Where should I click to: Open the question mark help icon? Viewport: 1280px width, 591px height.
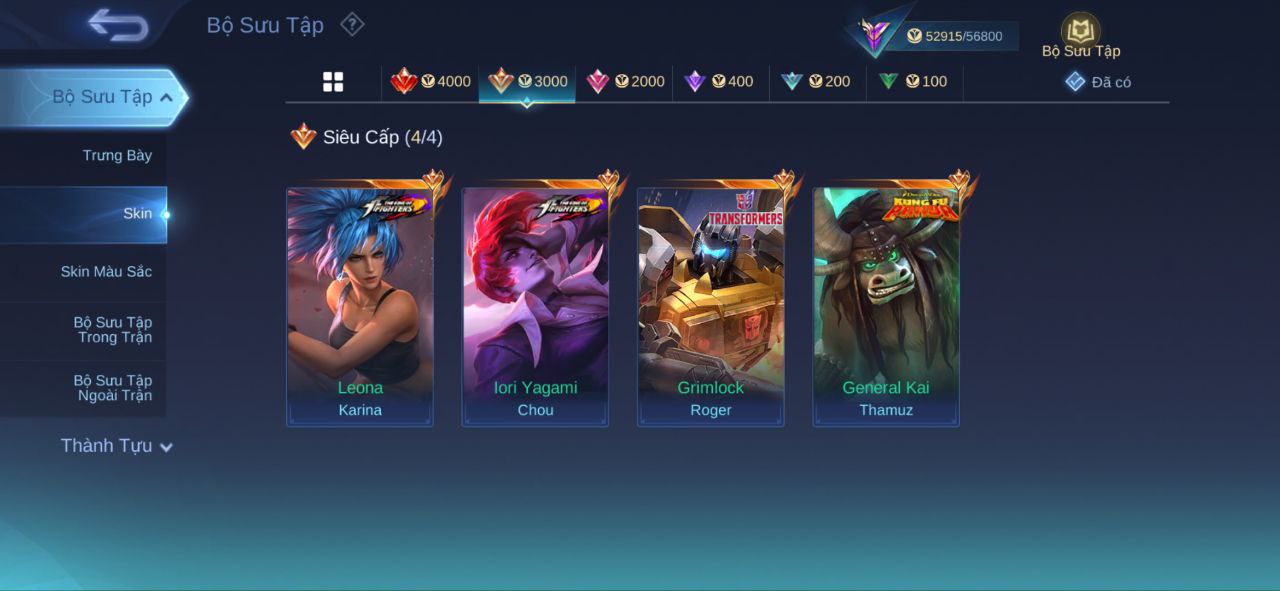(352, 24)
